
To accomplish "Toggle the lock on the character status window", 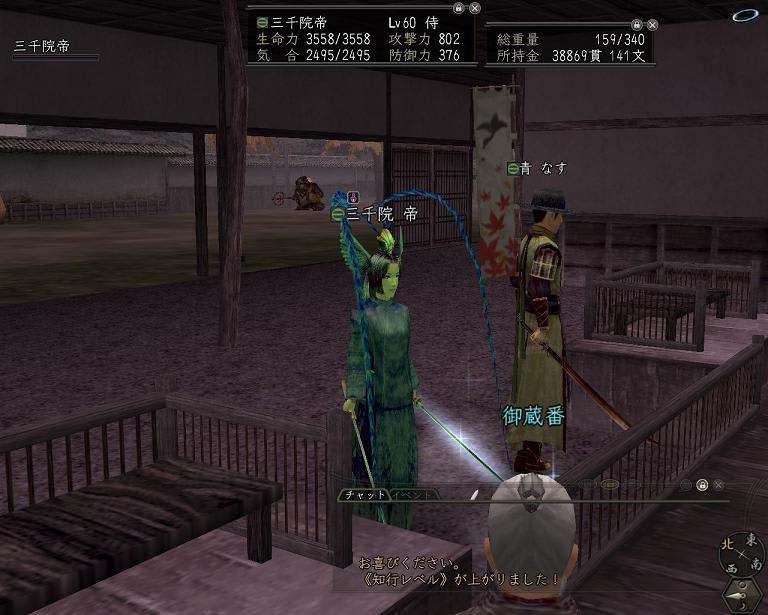I will pyautogui.click(x=457, y=7).
